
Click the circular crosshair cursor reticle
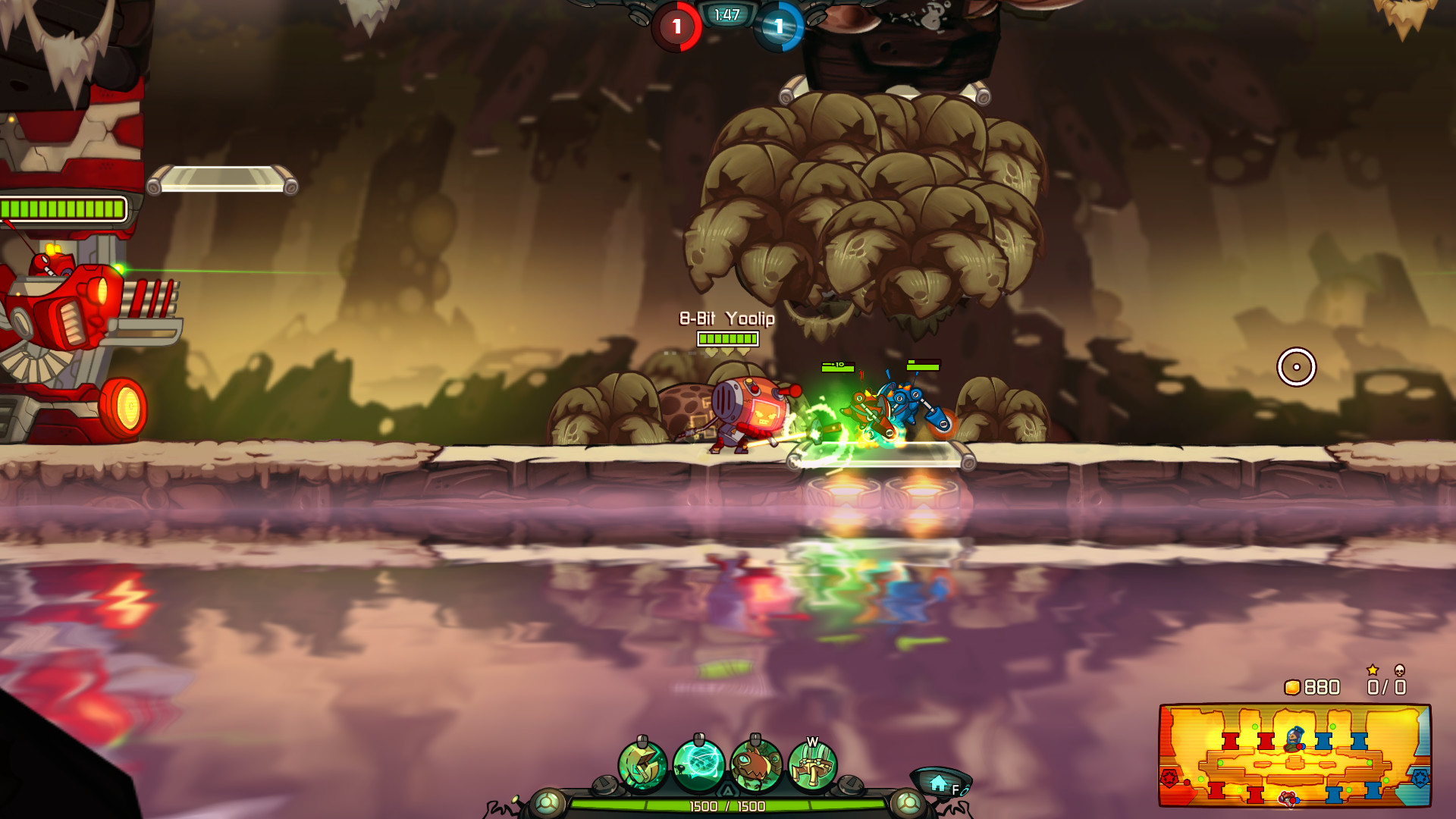[1298, 367]
